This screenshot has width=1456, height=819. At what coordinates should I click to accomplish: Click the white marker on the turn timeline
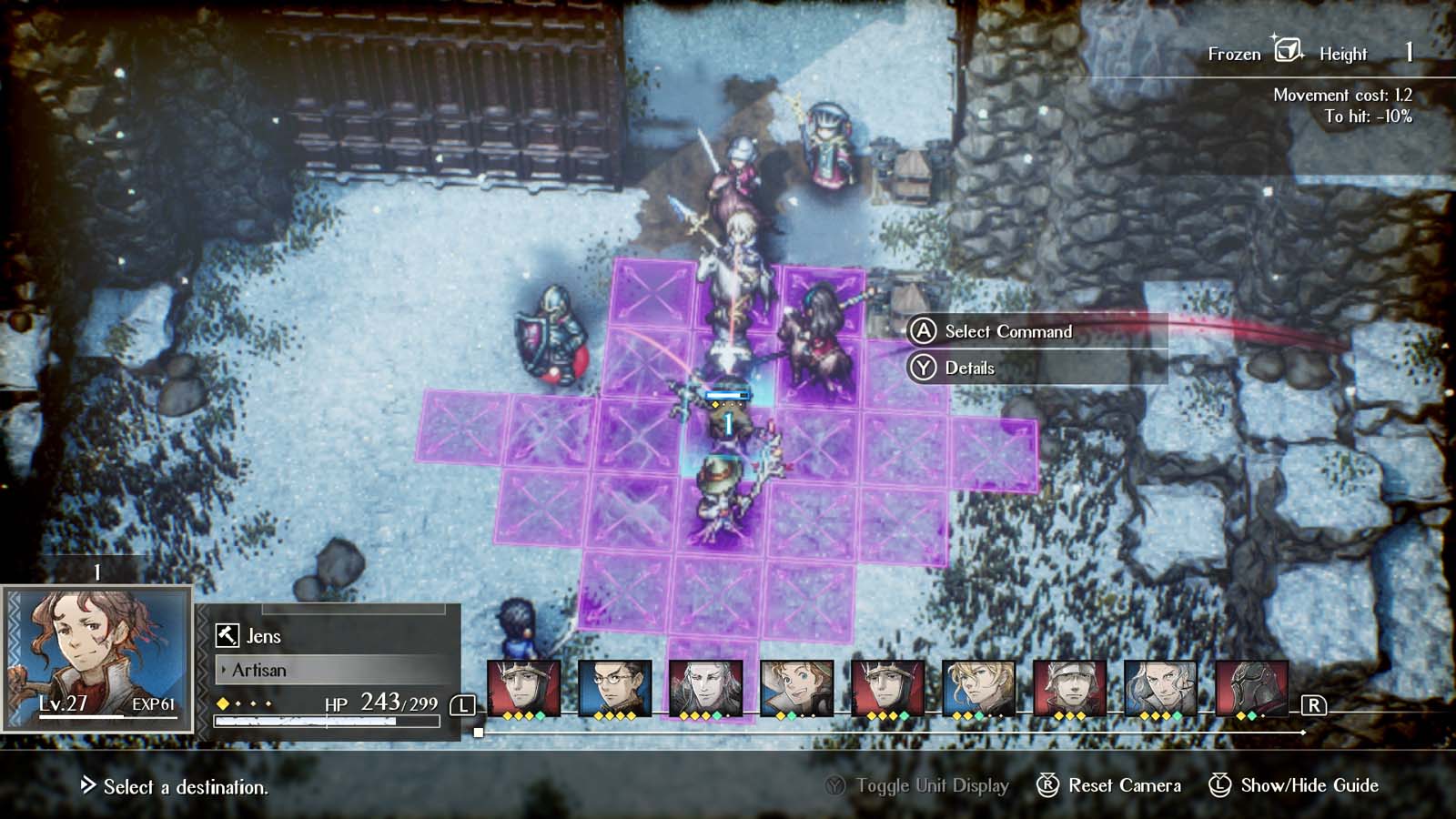(x=480, y=731)
